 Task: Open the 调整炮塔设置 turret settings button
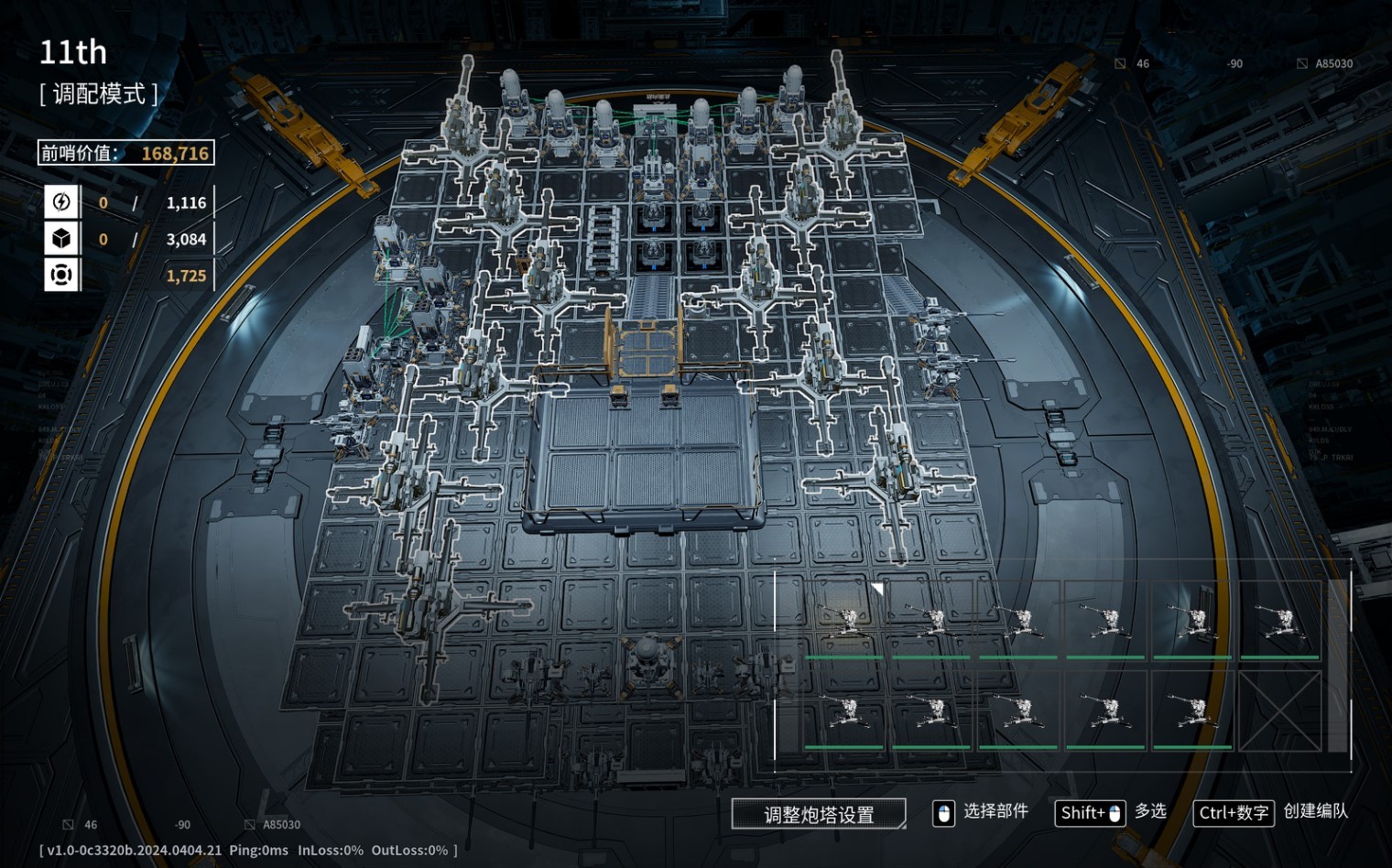(819, 814)
